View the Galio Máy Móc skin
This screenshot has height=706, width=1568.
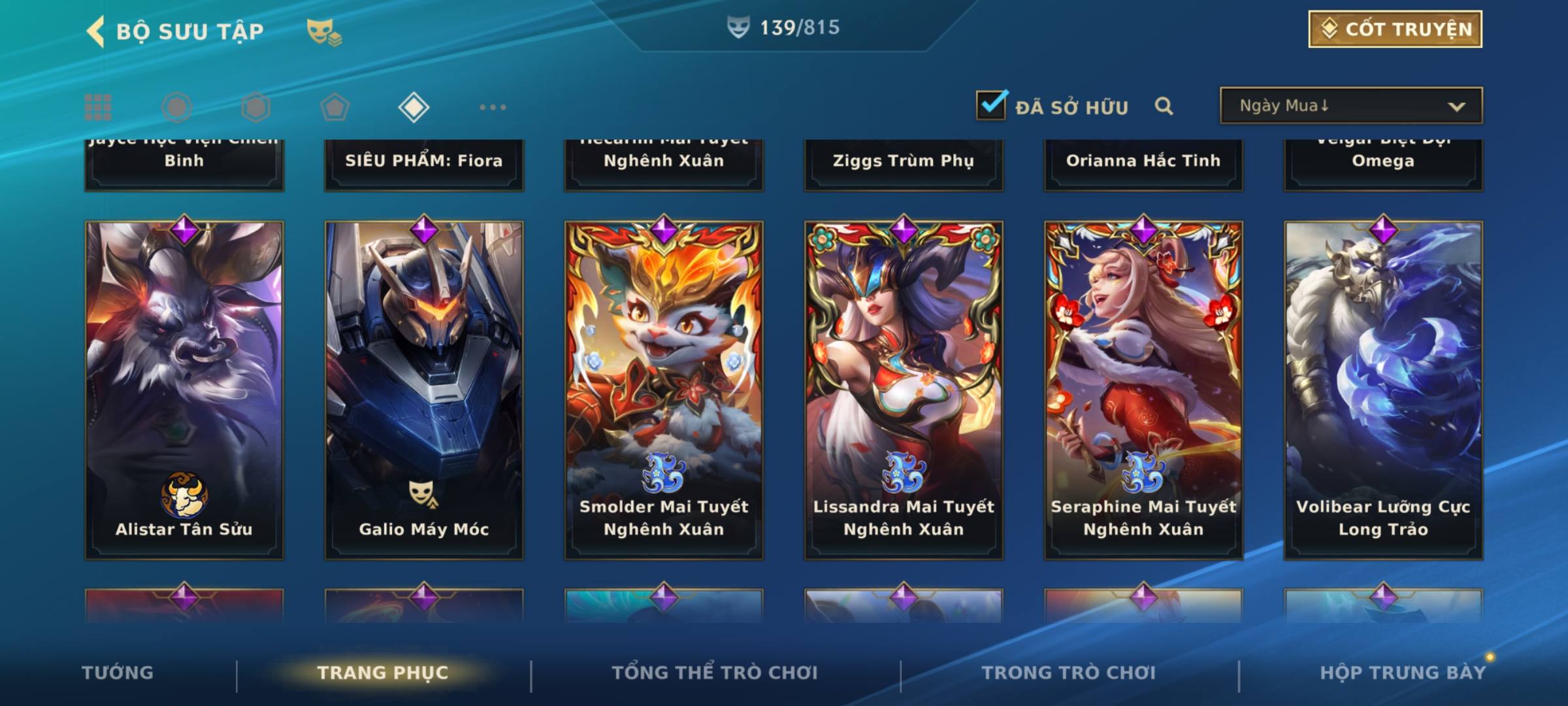[424, 390]
